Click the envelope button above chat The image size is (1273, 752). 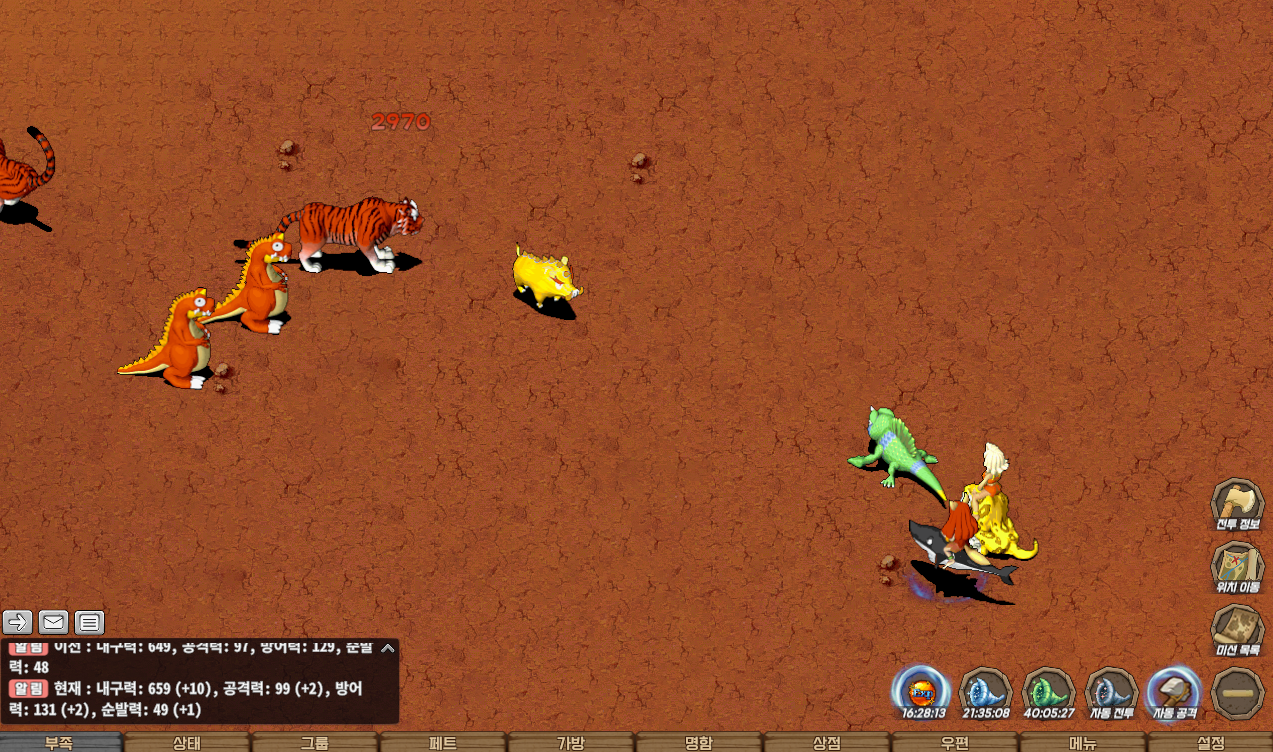tap(54, 623)
